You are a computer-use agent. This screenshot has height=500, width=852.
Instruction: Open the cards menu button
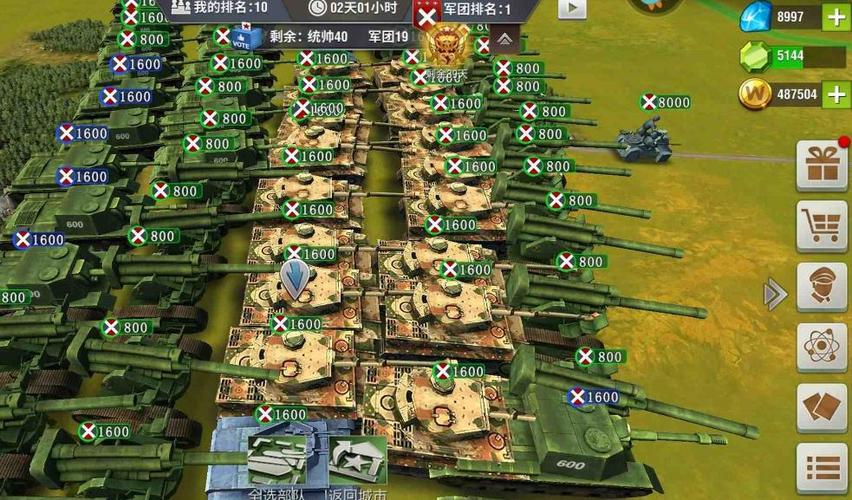pos(821,408)
